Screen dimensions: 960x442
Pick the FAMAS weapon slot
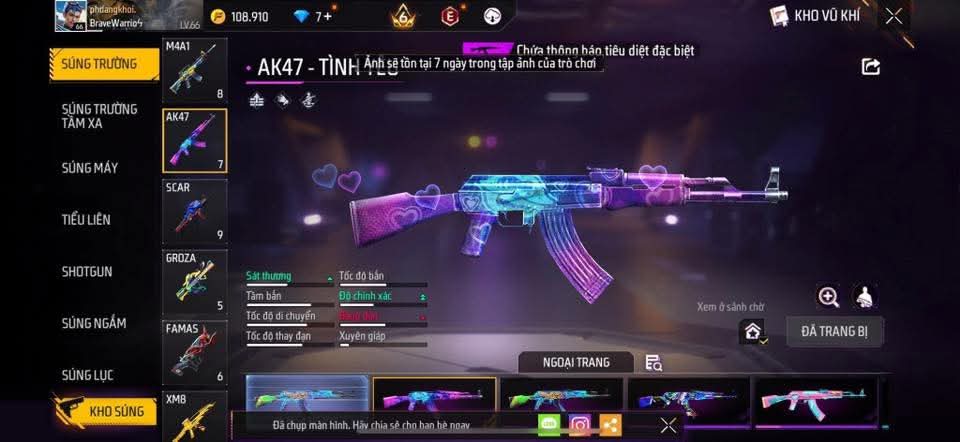(x=194, y=352)
